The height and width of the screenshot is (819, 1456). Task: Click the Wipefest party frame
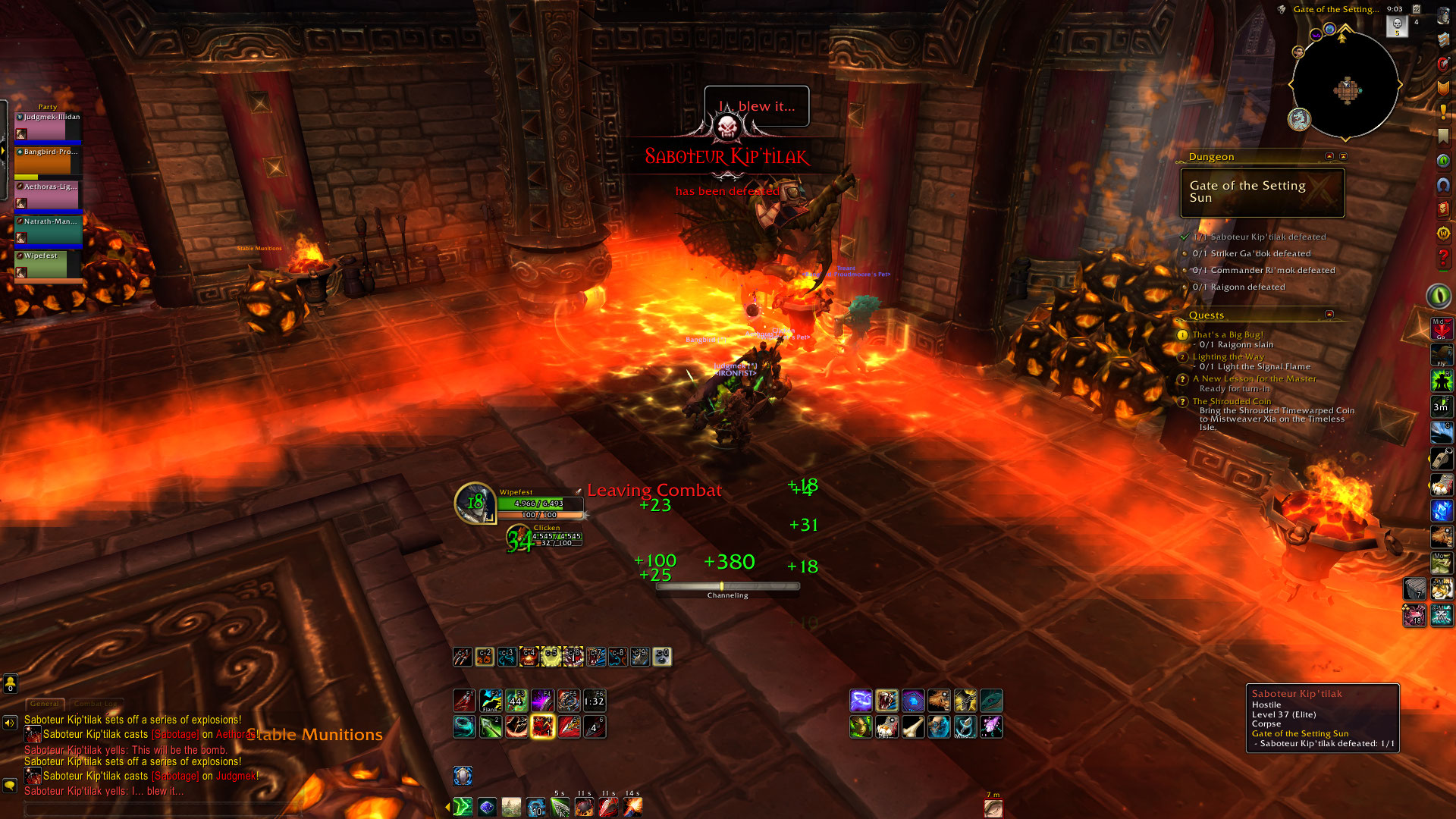(48, 265)
